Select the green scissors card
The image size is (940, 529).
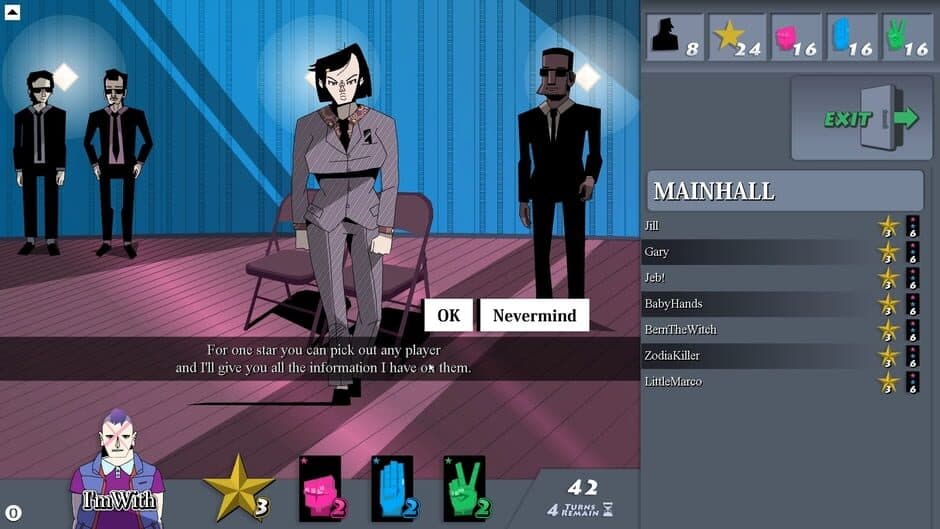tap(464, 488)
